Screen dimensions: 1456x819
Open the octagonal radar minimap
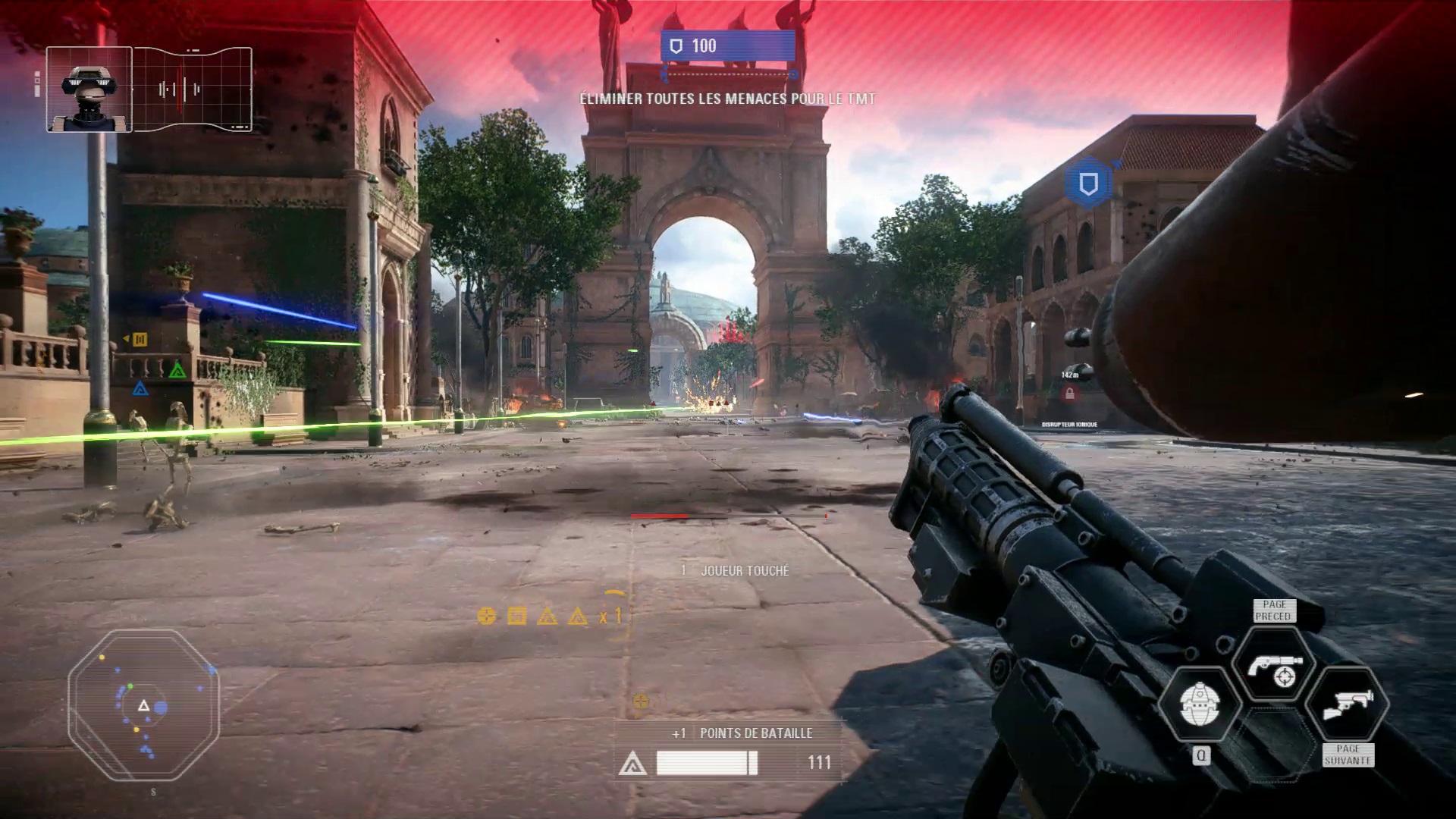point(143,705)
